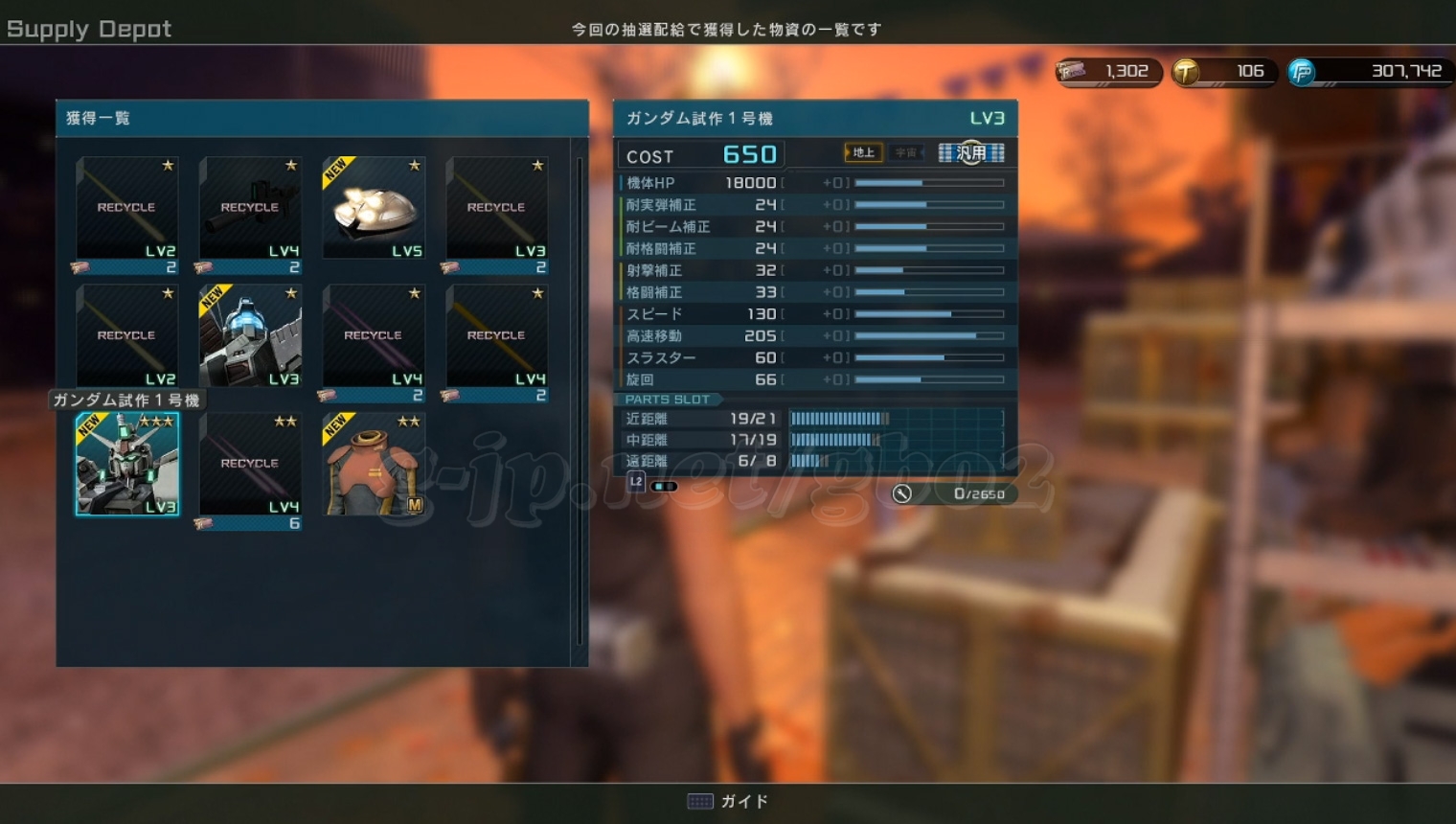Select the bazooka-silhouette RECYCLE LV4 tile

coord(250,208)
